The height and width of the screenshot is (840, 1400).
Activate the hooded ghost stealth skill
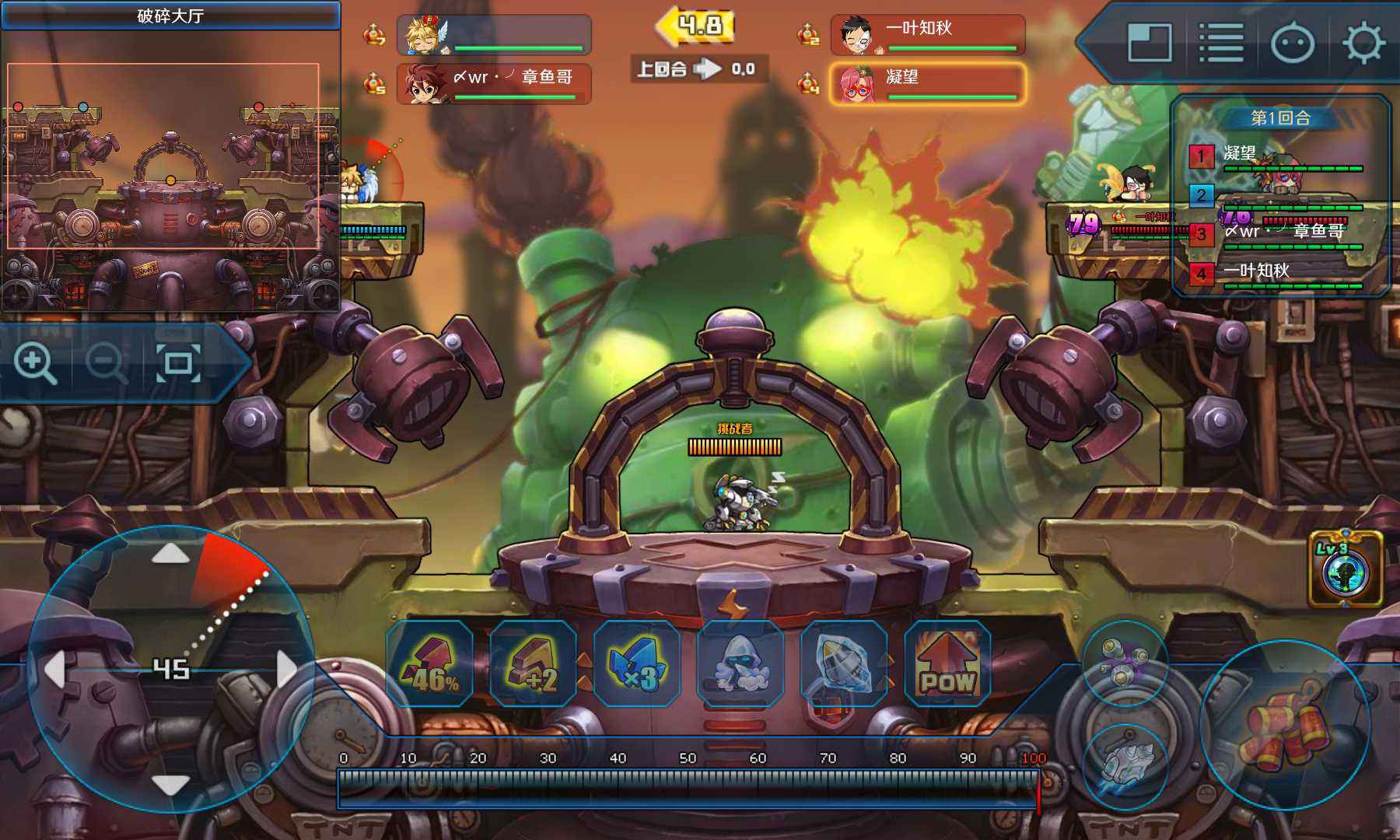point(740,663)
